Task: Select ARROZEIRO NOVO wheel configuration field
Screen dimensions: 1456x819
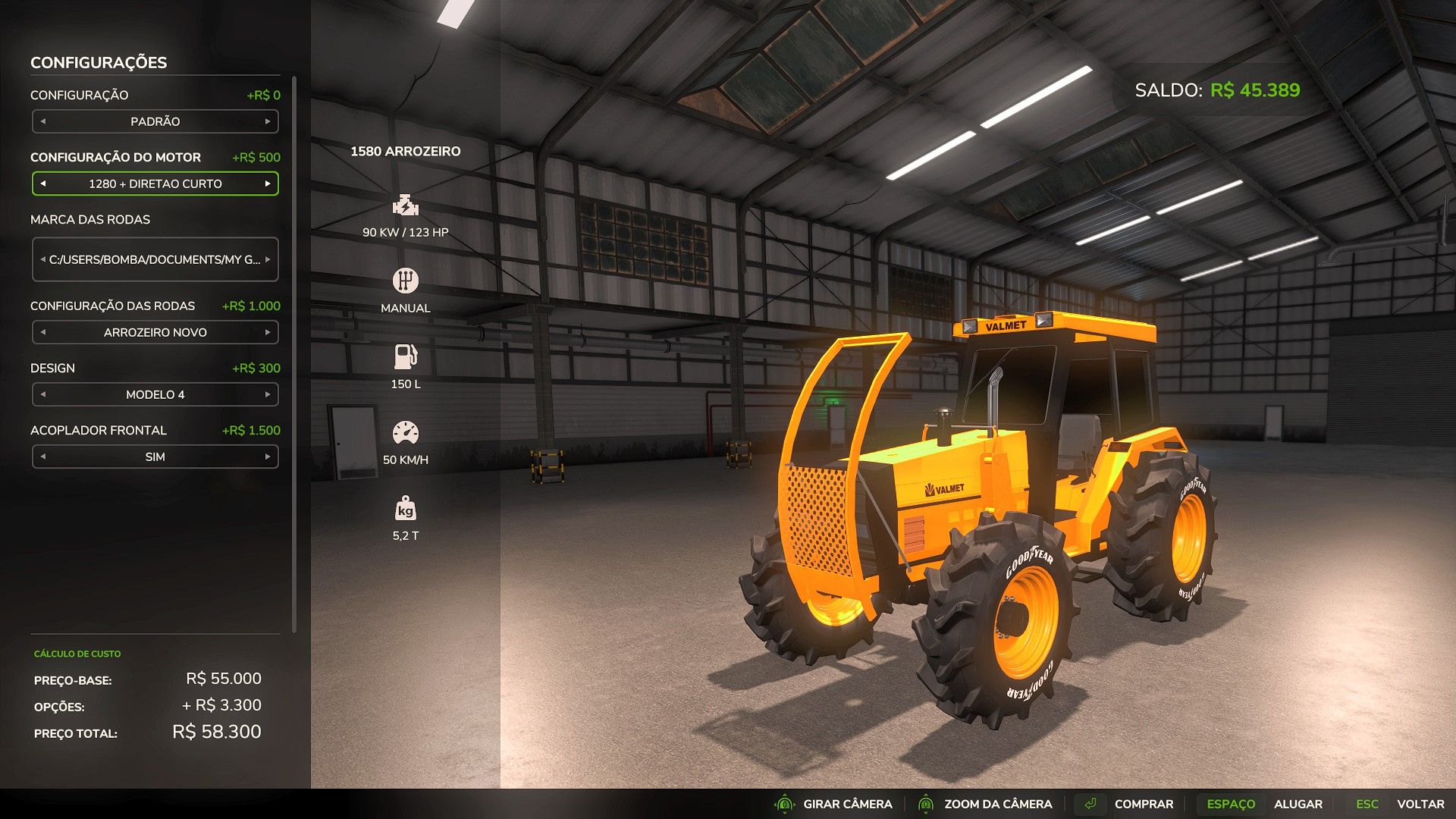Action: click(x=155, y=332)
